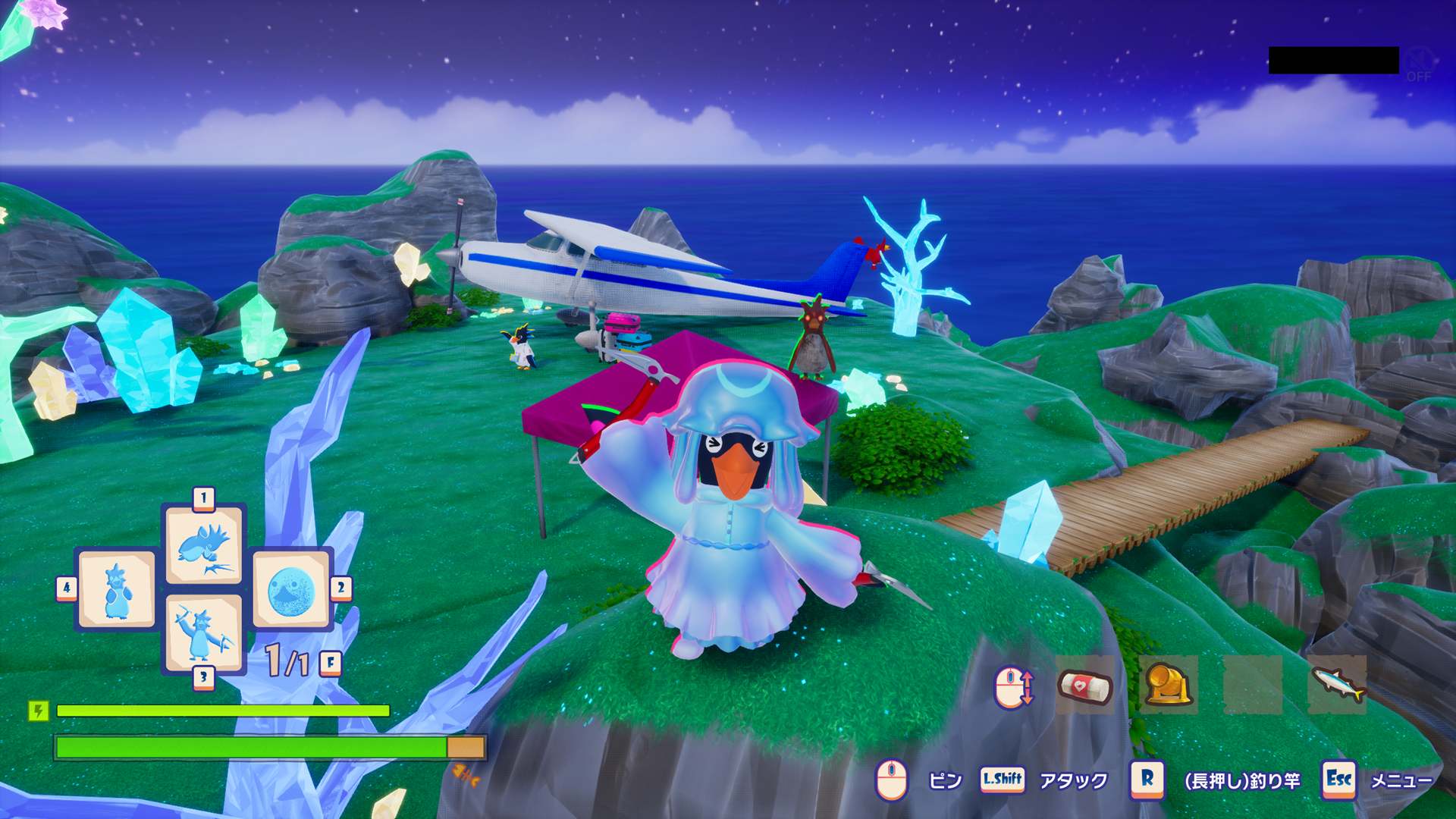
Task: Choose the fish item slot
Action: 1337,686
